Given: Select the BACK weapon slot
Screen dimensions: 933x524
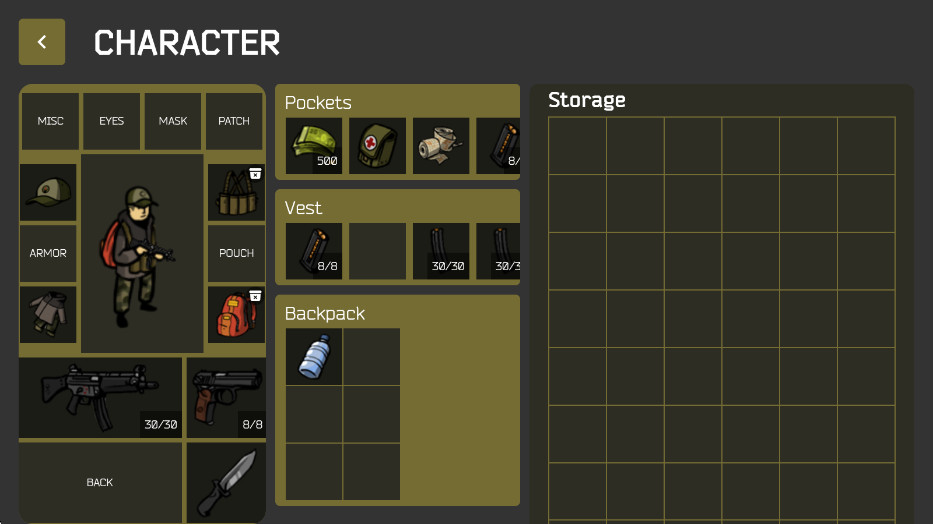Looking at the screenshot, I should click(100, 482).
